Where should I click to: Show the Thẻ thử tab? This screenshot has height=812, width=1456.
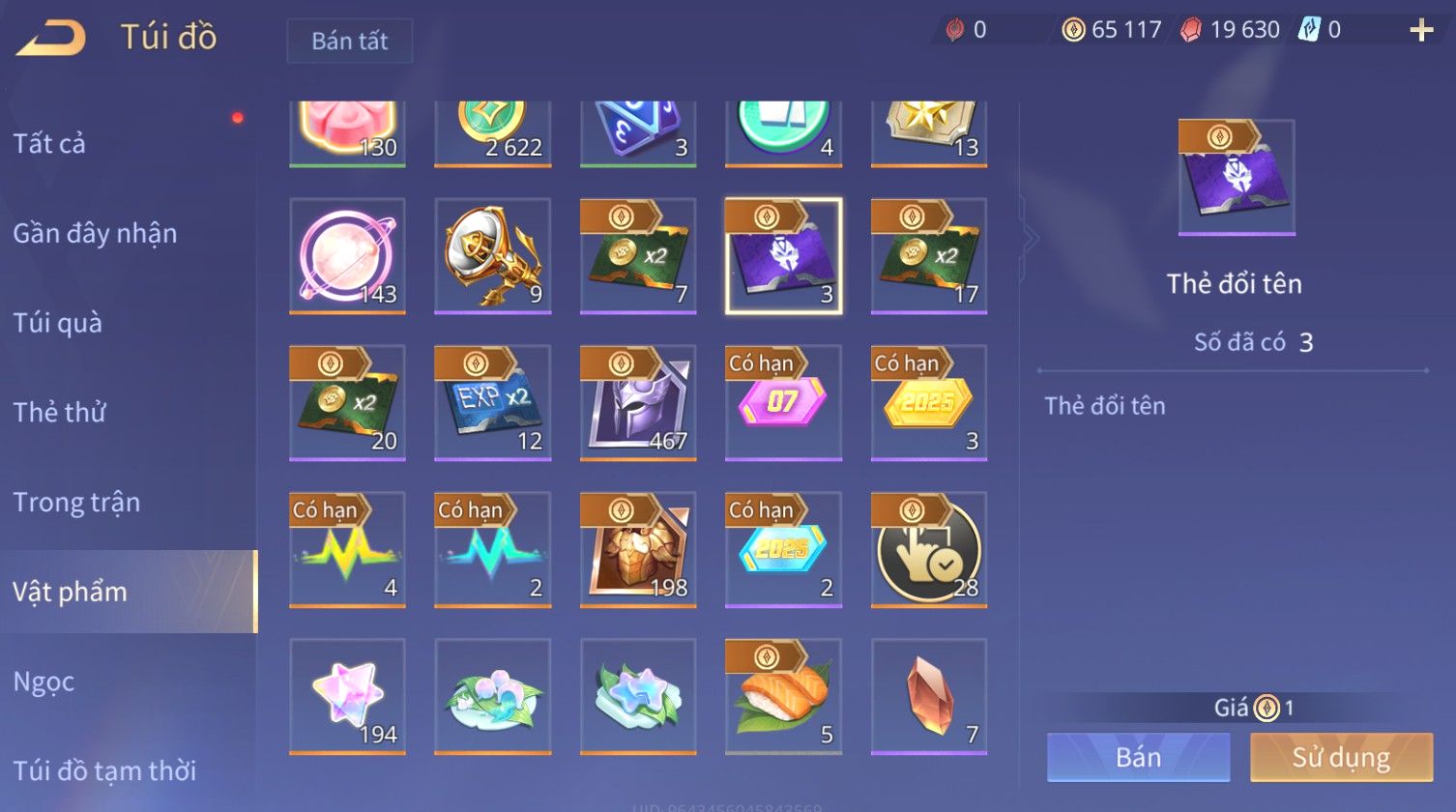(59, 412)
